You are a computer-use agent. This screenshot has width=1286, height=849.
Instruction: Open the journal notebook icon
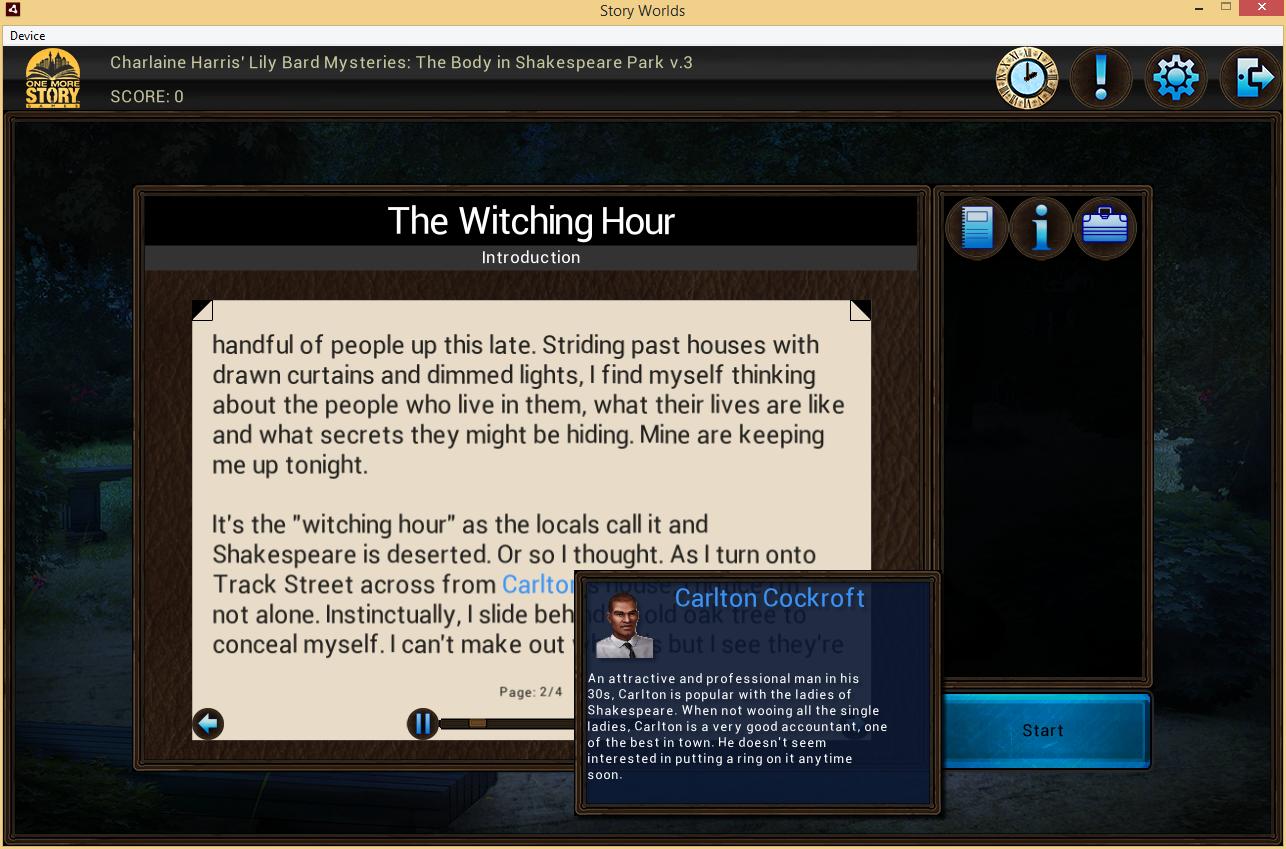(x=977, y=227)
